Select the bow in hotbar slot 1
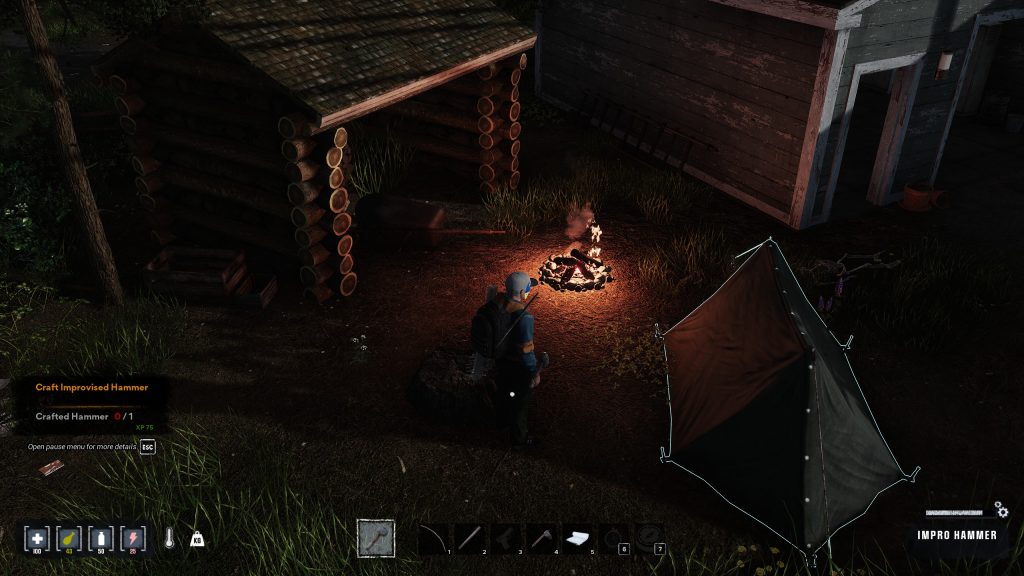1024x576 pixels. tap(433, 538)
